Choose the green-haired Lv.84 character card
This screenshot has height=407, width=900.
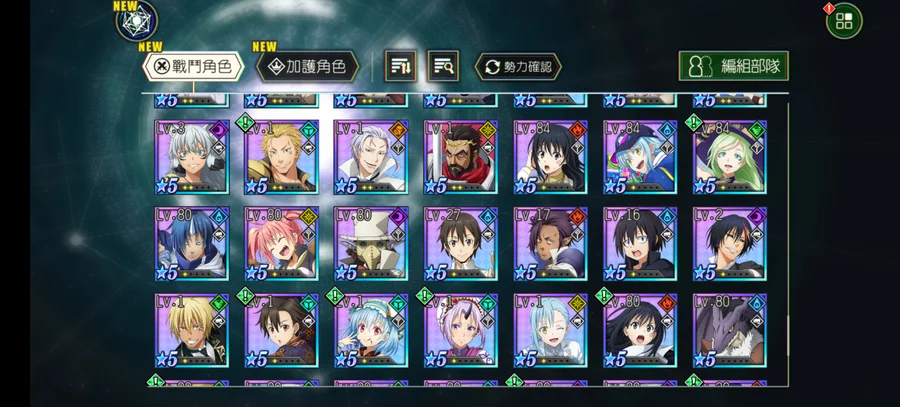[730, 158]
